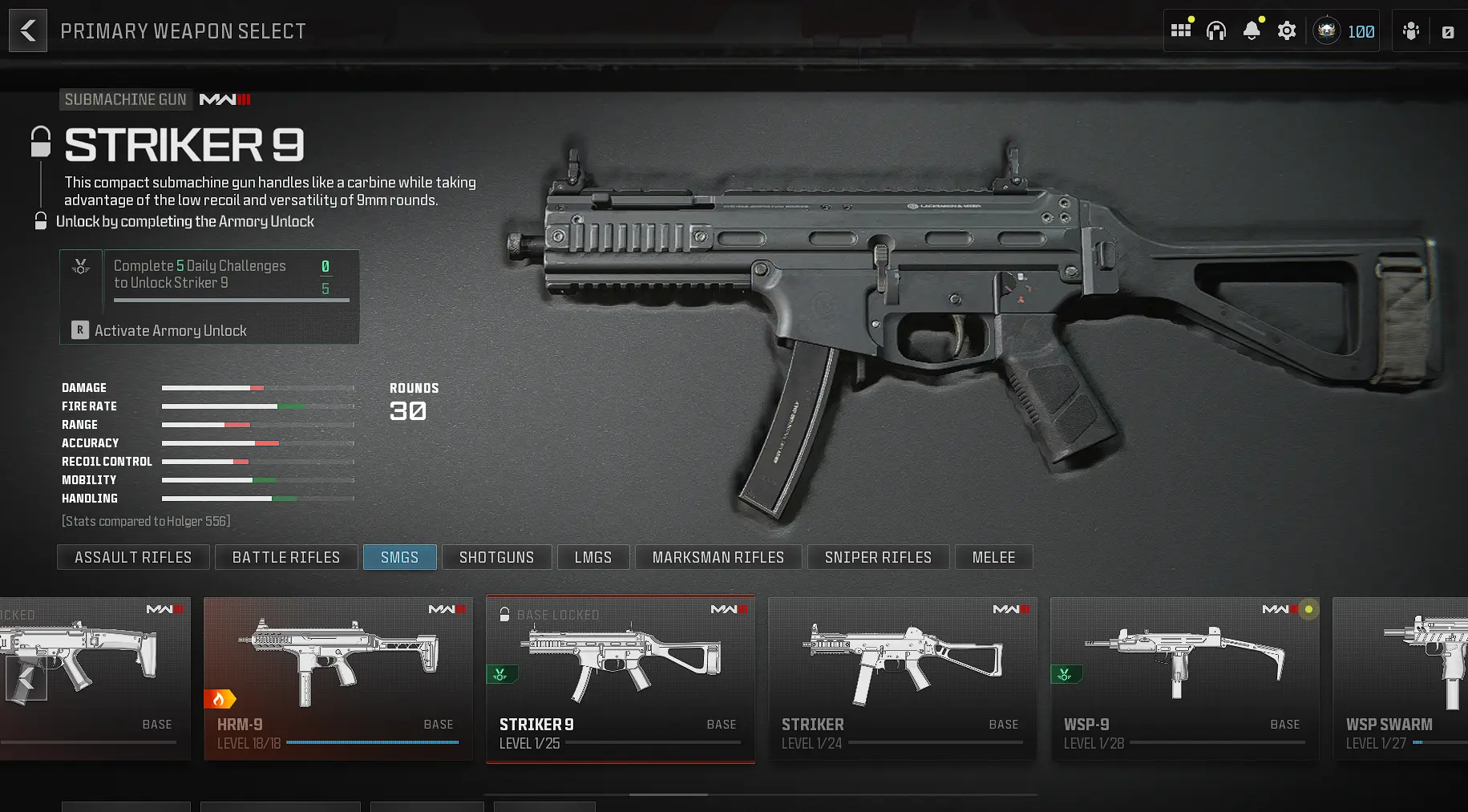Viewport: 1468px width, 812px height.
Task: Toggle the unlock badge on Striker 9 thumbnail
Action: pos(502,674)
